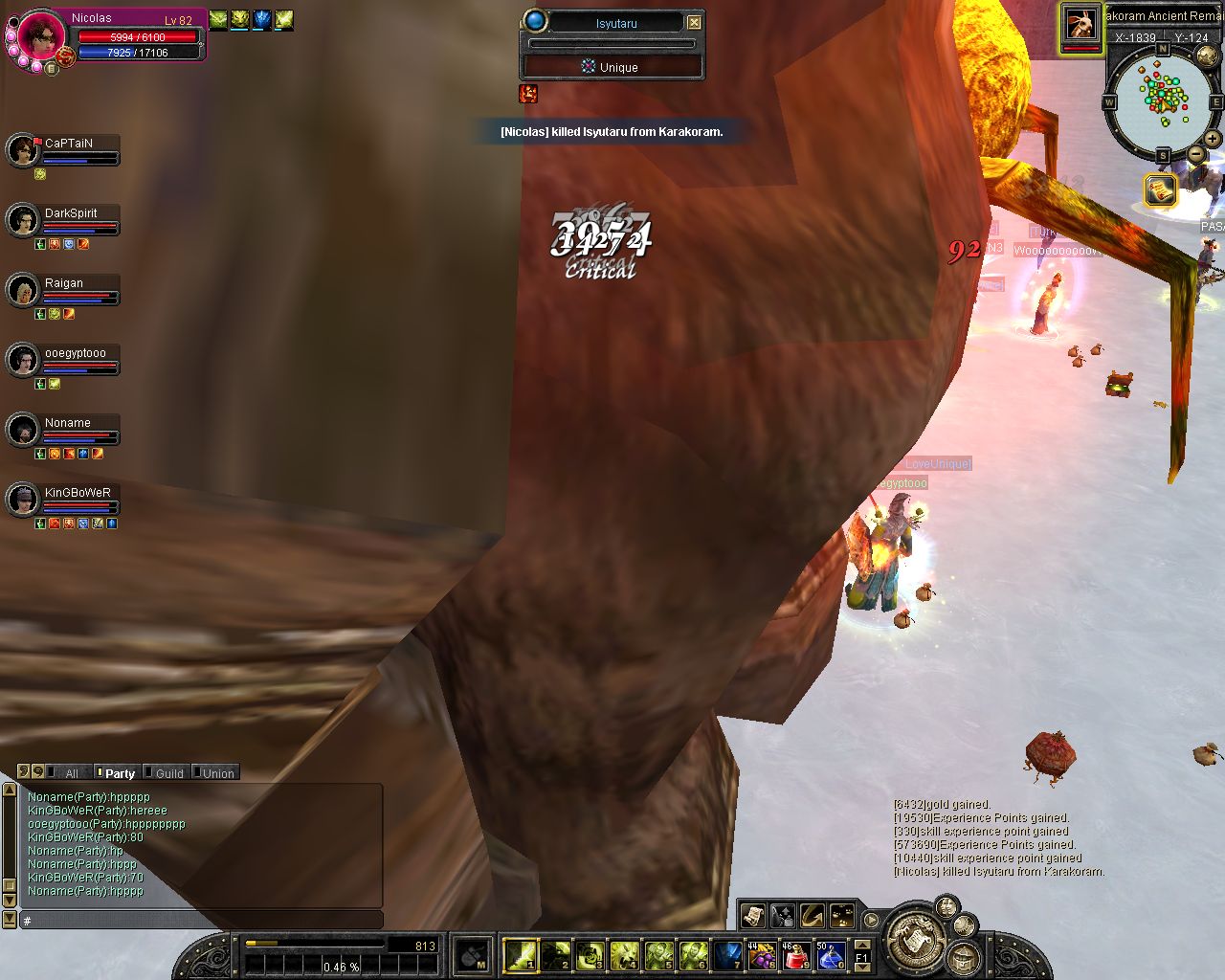Use the purple grape pills in slot 8
Screen dimensions: 1225x980
coord(763,955)
